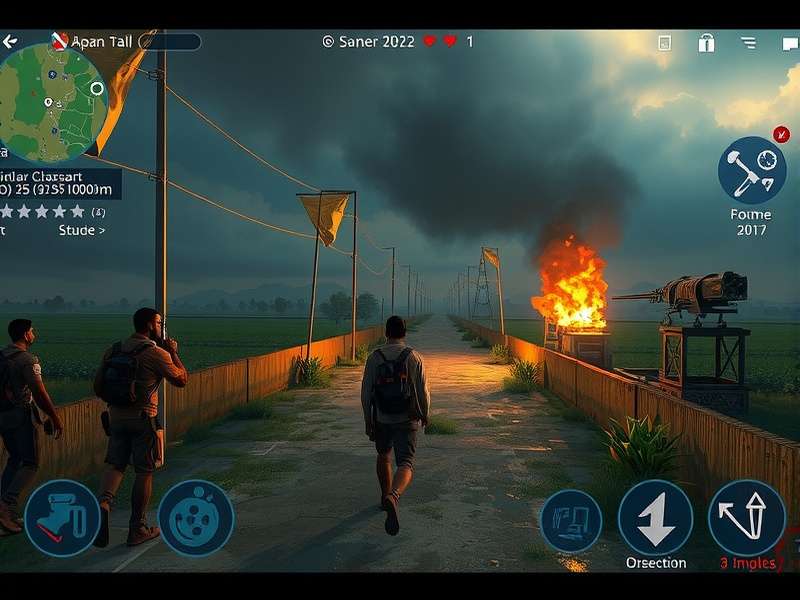Viewport: 800px width, 600px height.
Task: Activate the boot action button
Action: (62, 517)
